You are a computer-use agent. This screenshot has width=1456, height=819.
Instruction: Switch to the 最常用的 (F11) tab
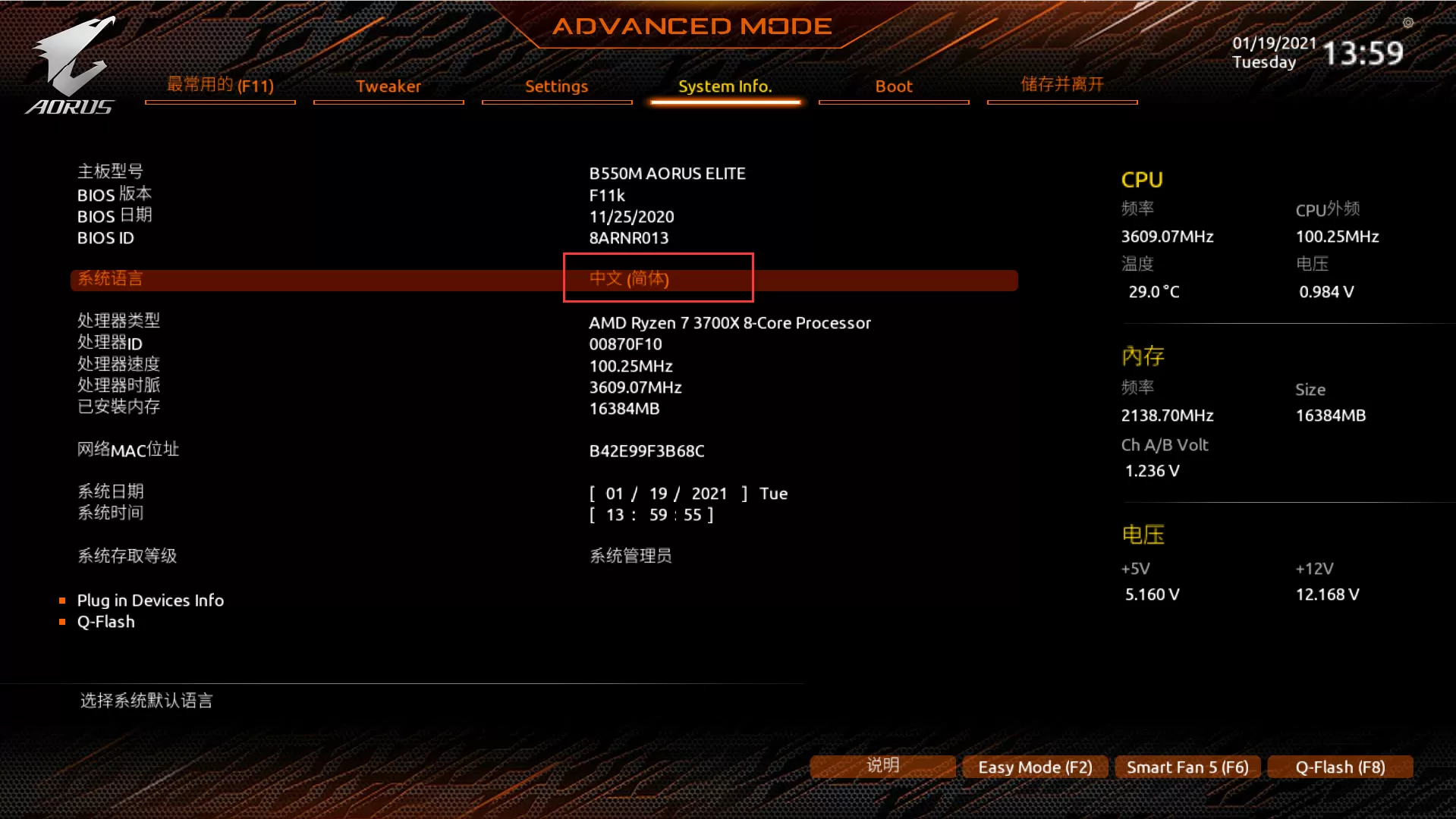pyautogui.click(x=220, y=86)
